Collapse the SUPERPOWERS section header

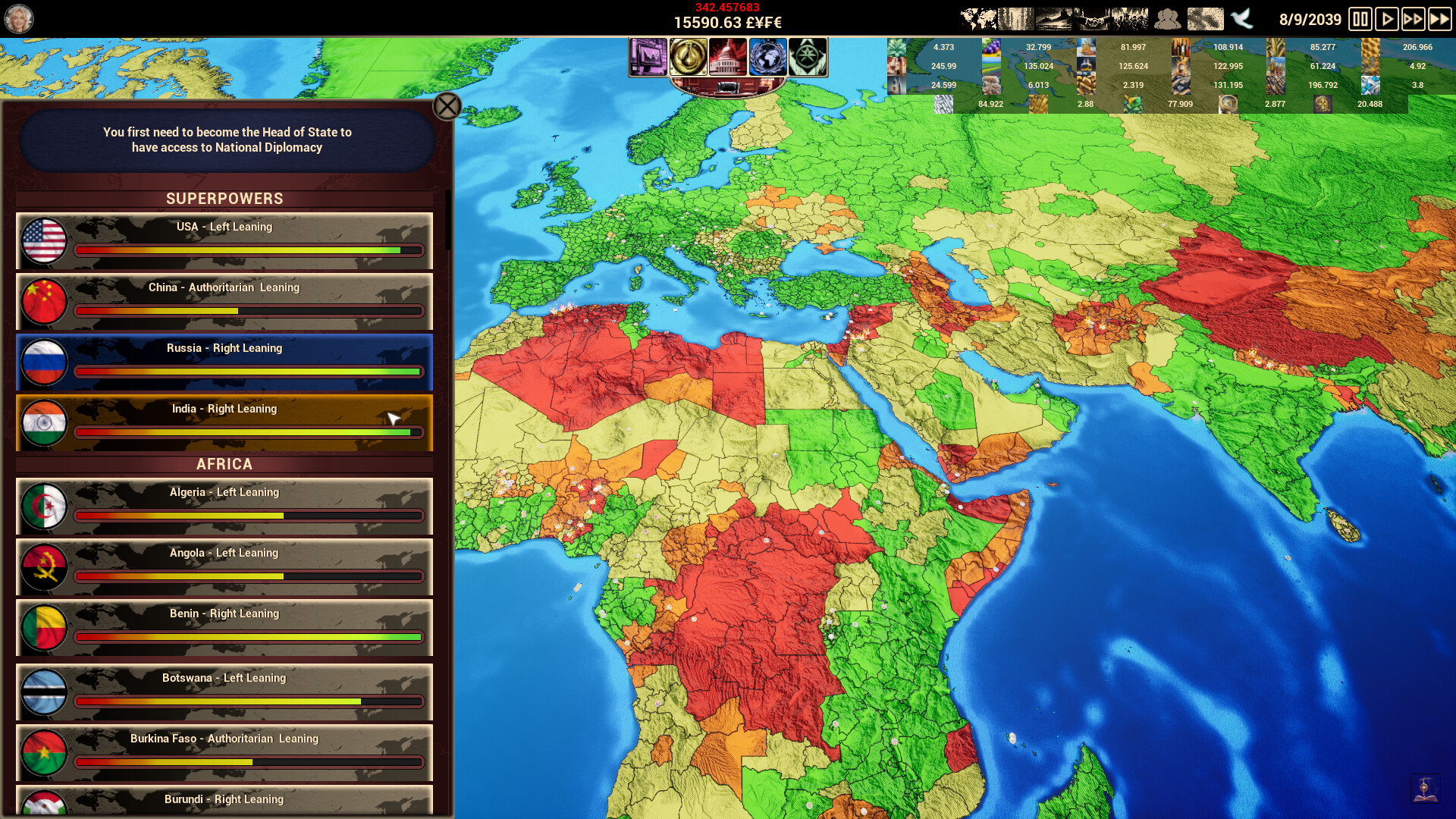click(x=224, y=199)
